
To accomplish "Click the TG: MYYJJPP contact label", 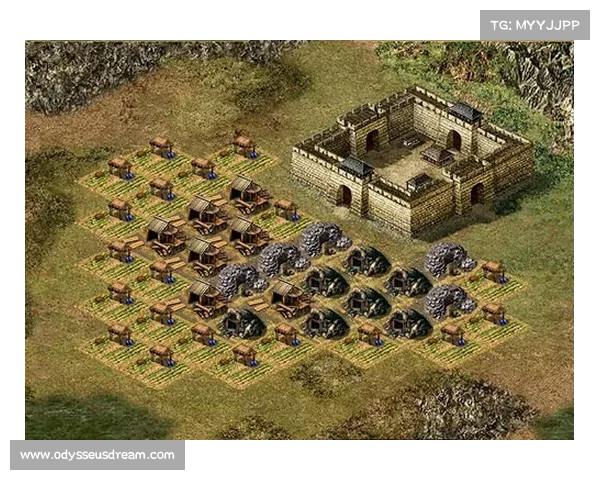I will click(535, 24).
